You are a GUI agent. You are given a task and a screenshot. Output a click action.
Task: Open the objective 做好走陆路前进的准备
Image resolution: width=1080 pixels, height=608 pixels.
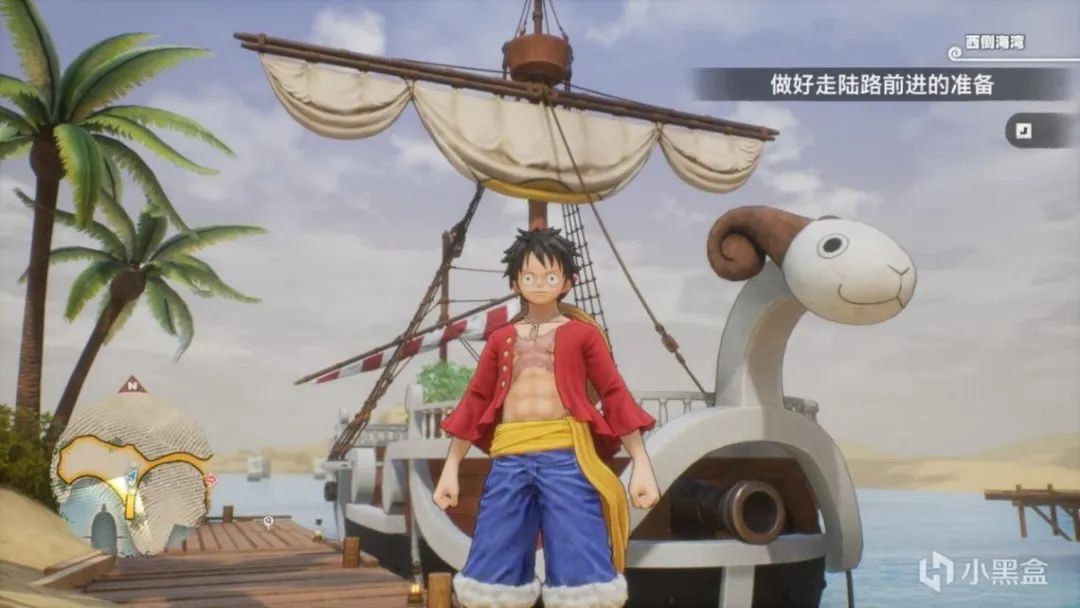point(882,85)
